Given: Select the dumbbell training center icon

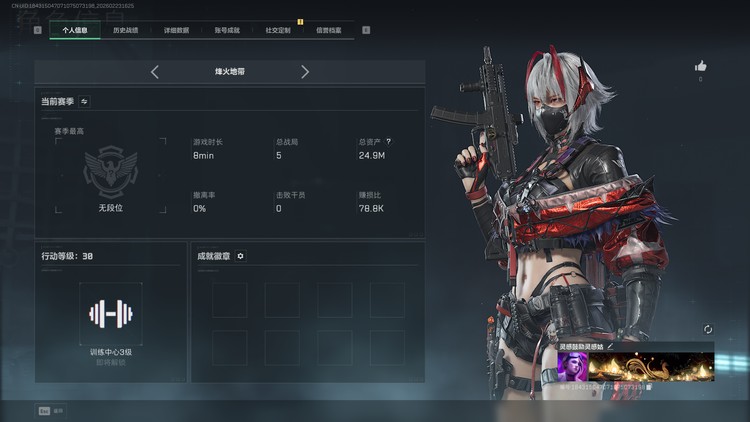Looking at the screenshot, I should point(110,314).
